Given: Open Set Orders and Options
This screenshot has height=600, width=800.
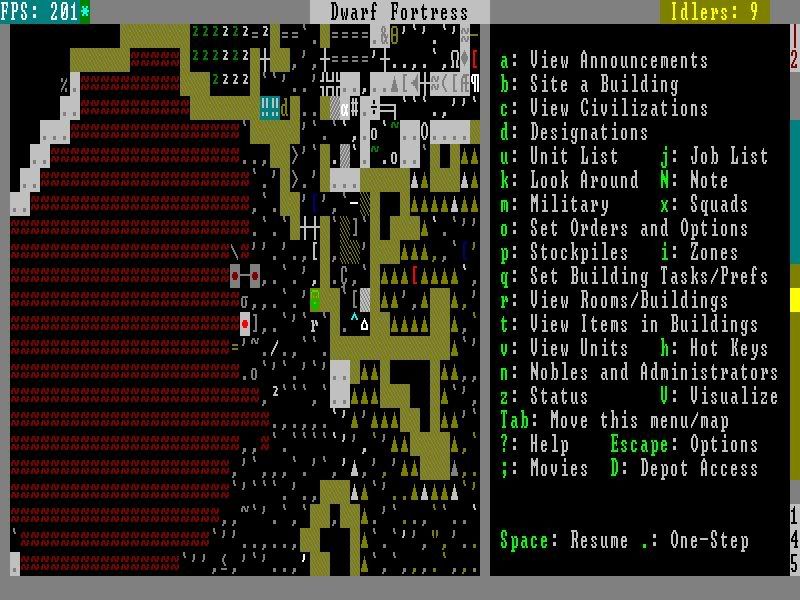Looking at the screenshot, I should [638, 229].
